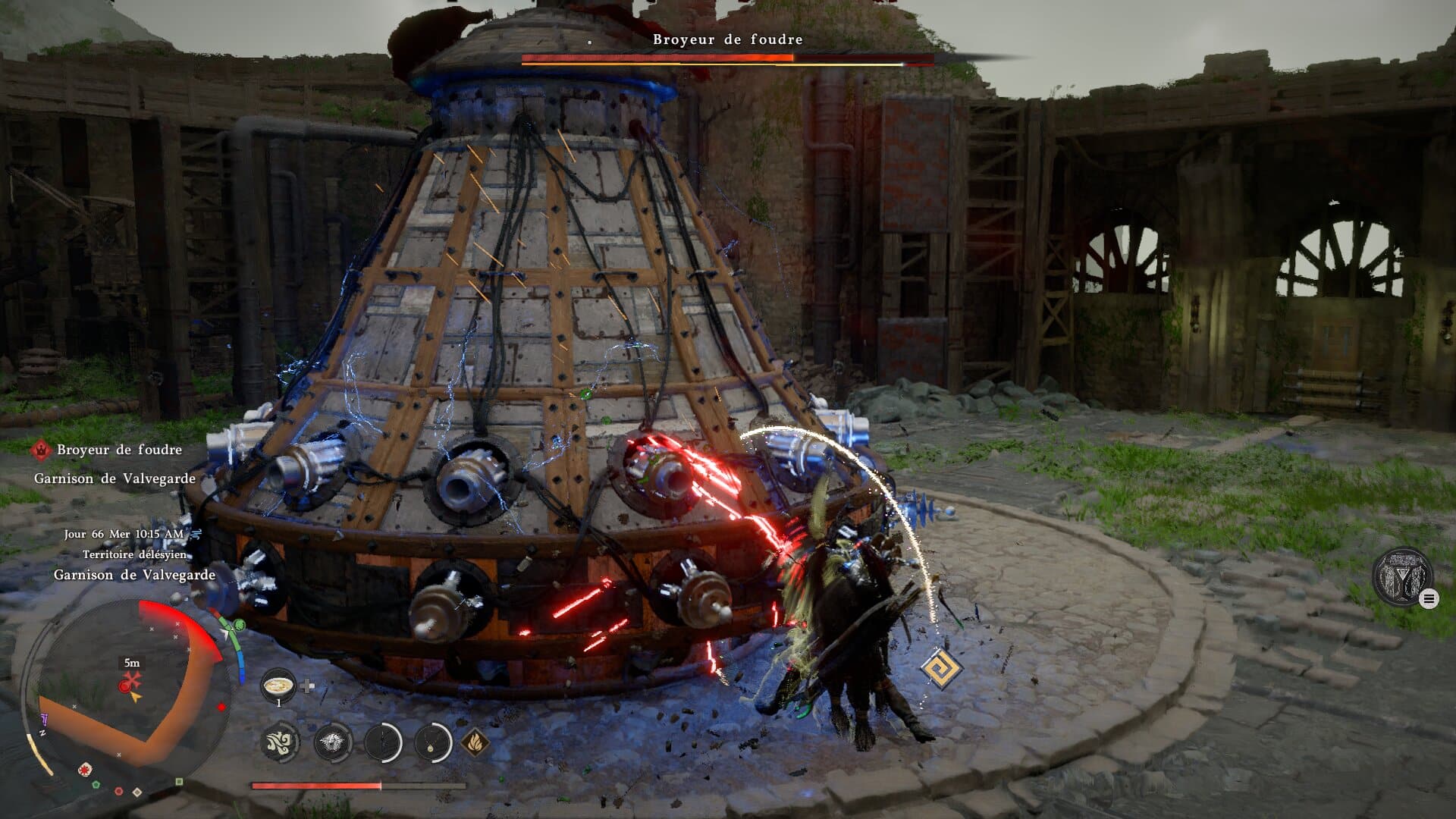Click the flame diamond buff icon
Screen dimensions: 1456x819
tap(475, 741)
